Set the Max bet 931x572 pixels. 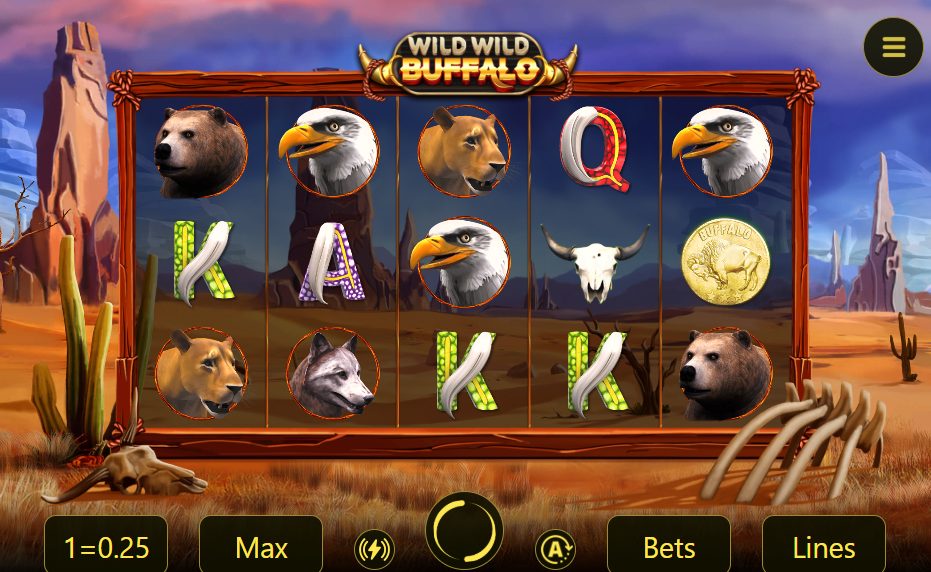coord(261,547)
